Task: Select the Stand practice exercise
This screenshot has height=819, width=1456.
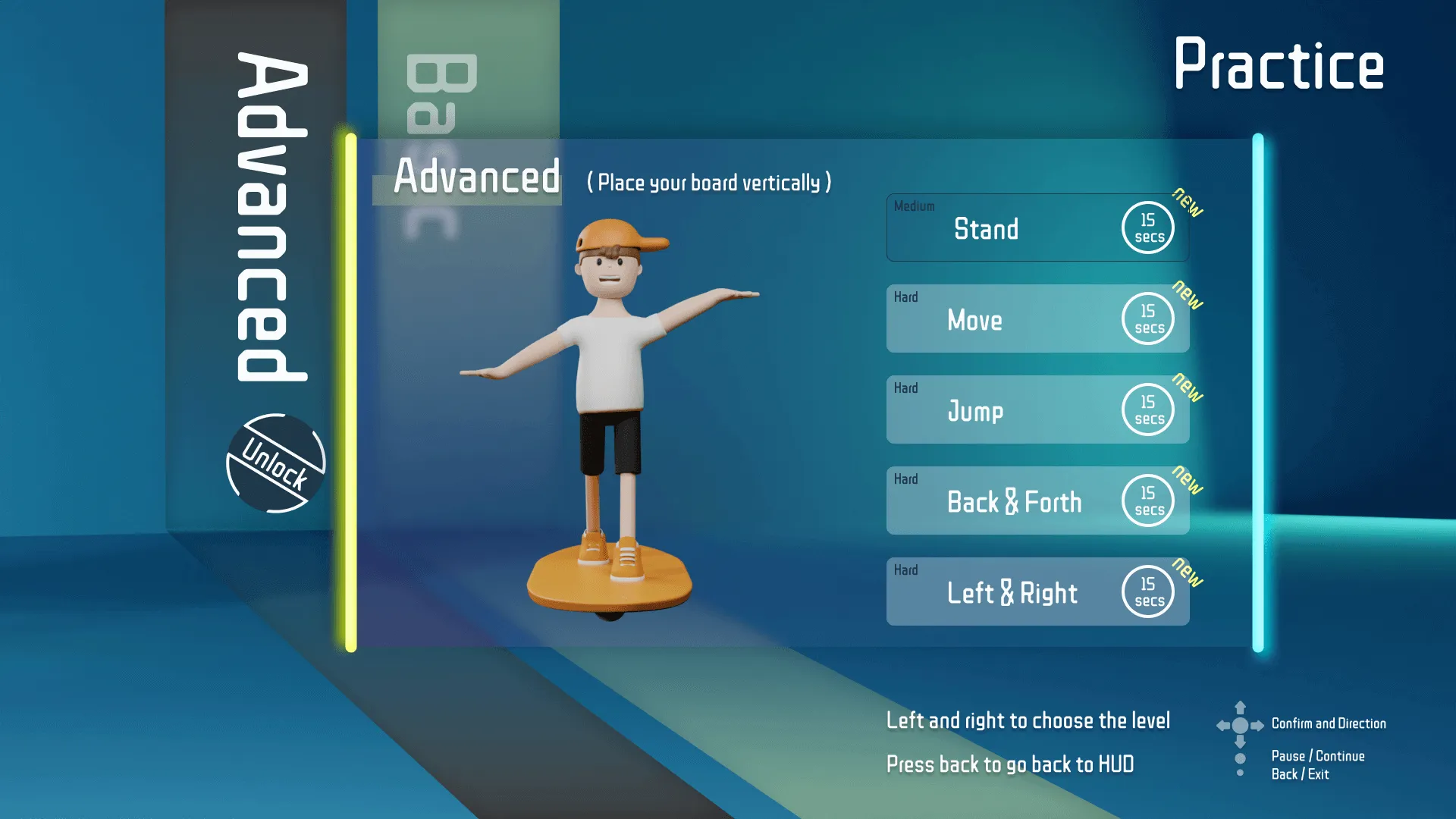Action: [x=986, y=229]
